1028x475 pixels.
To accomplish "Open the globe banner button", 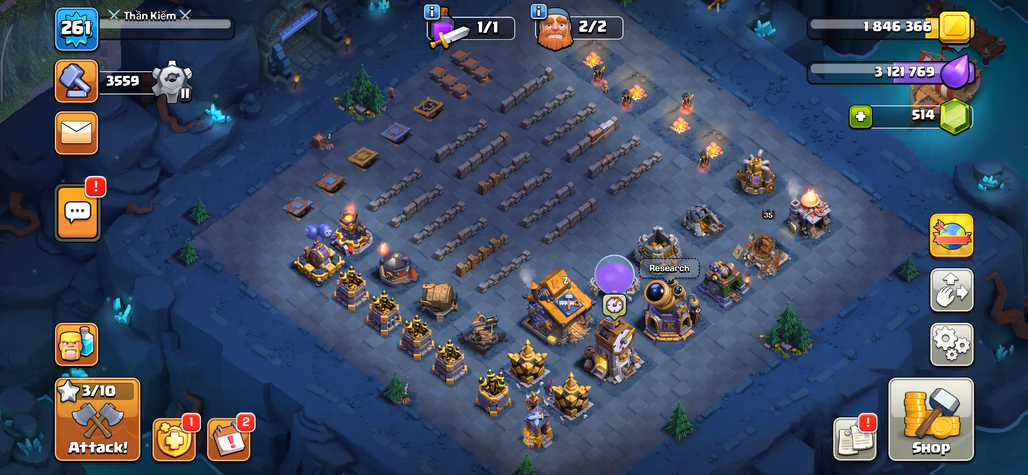I will pyautogui.click(x=951, y=235).
